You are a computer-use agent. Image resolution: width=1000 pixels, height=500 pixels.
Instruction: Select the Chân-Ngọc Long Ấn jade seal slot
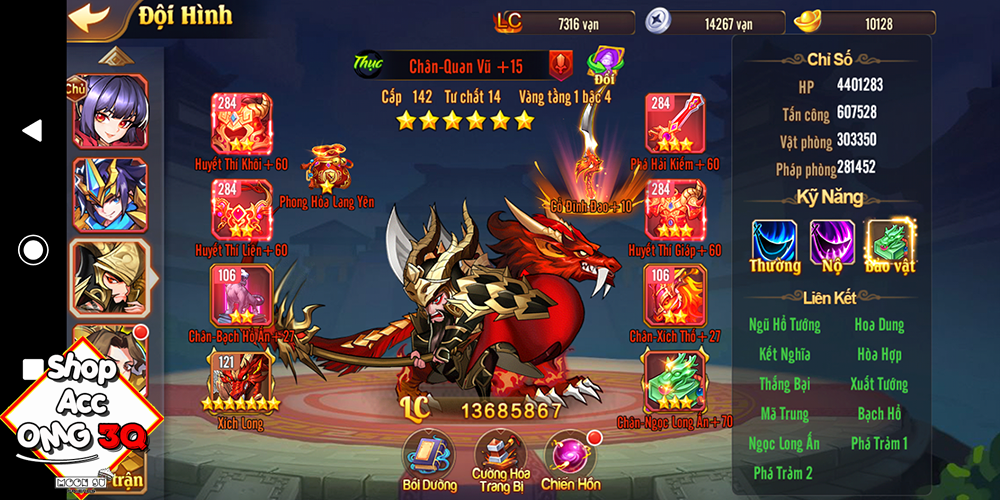pos(675,379)
